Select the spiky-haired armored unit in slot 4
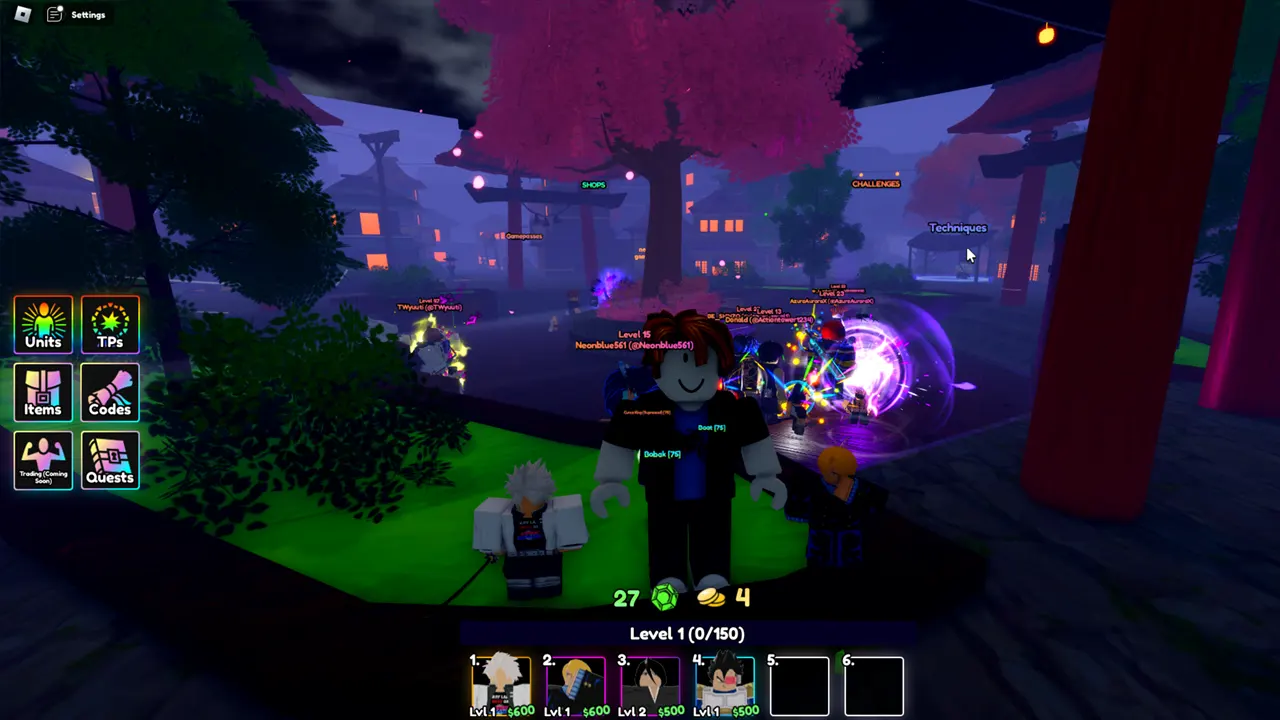This screenshot has height=720, width=1280. pyautogui.click(x=724, y=685)
